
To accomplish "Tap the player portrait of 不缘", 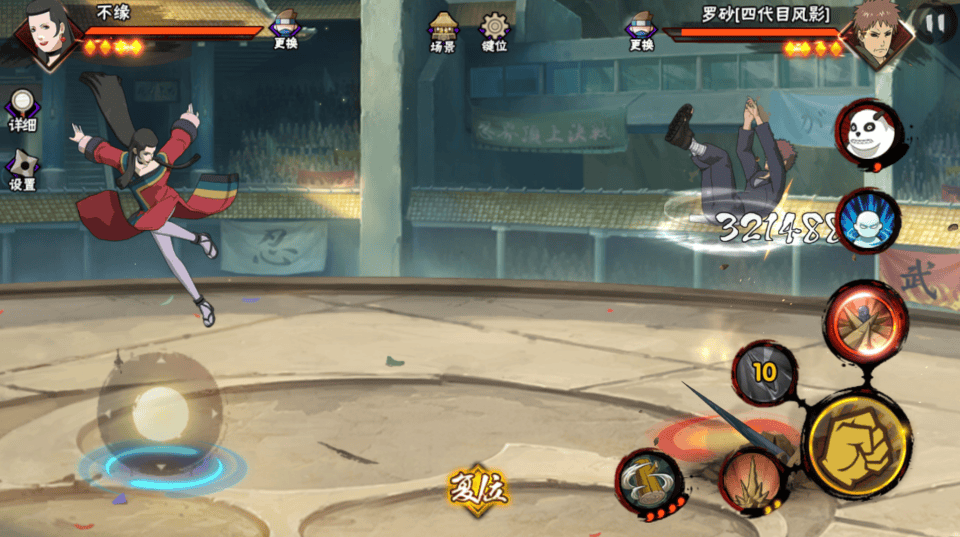I will click(43, 34).
